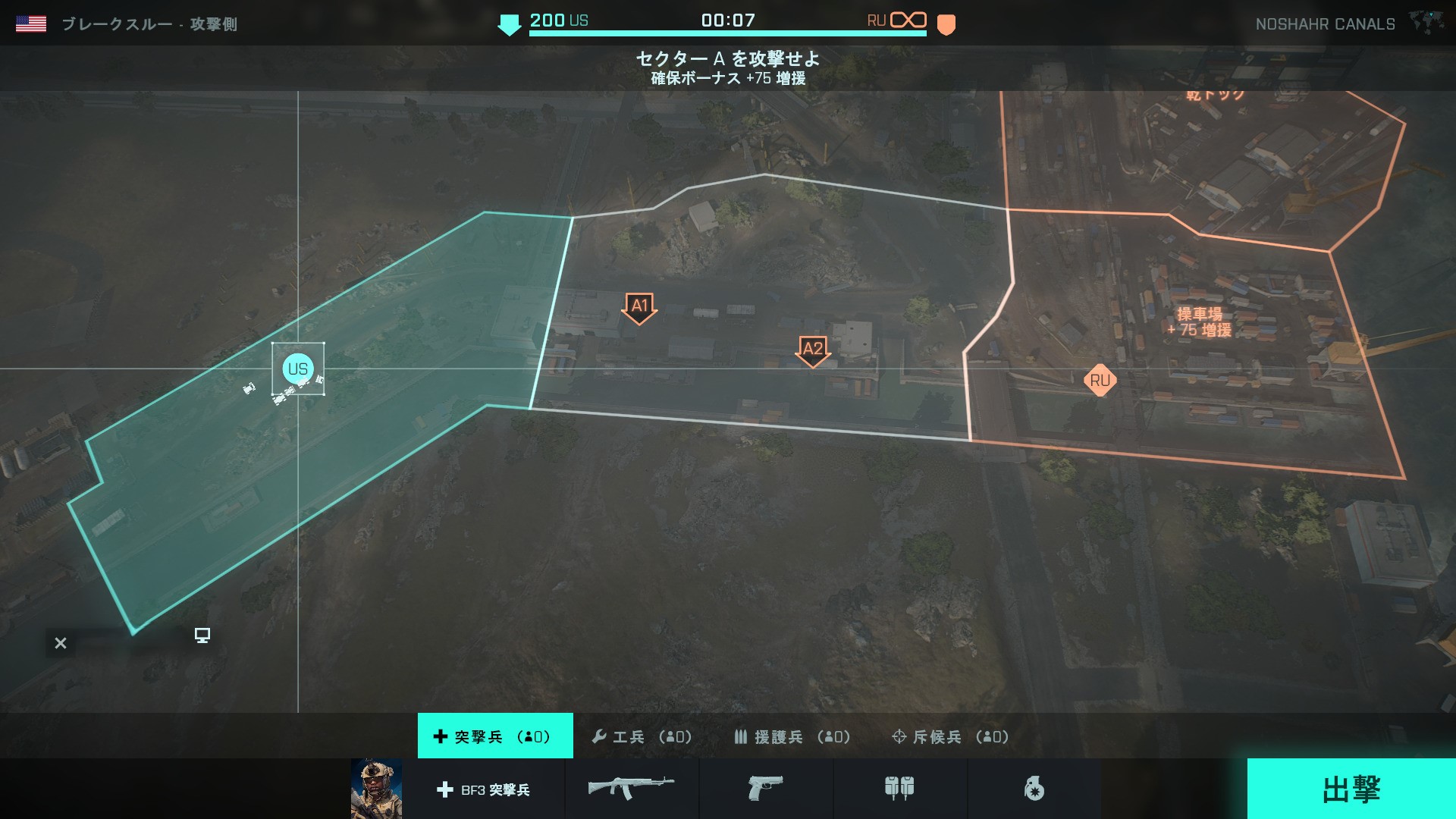Click the A2 objective marker
This screenshot has height=819, width=1456.
coord(813,350)
